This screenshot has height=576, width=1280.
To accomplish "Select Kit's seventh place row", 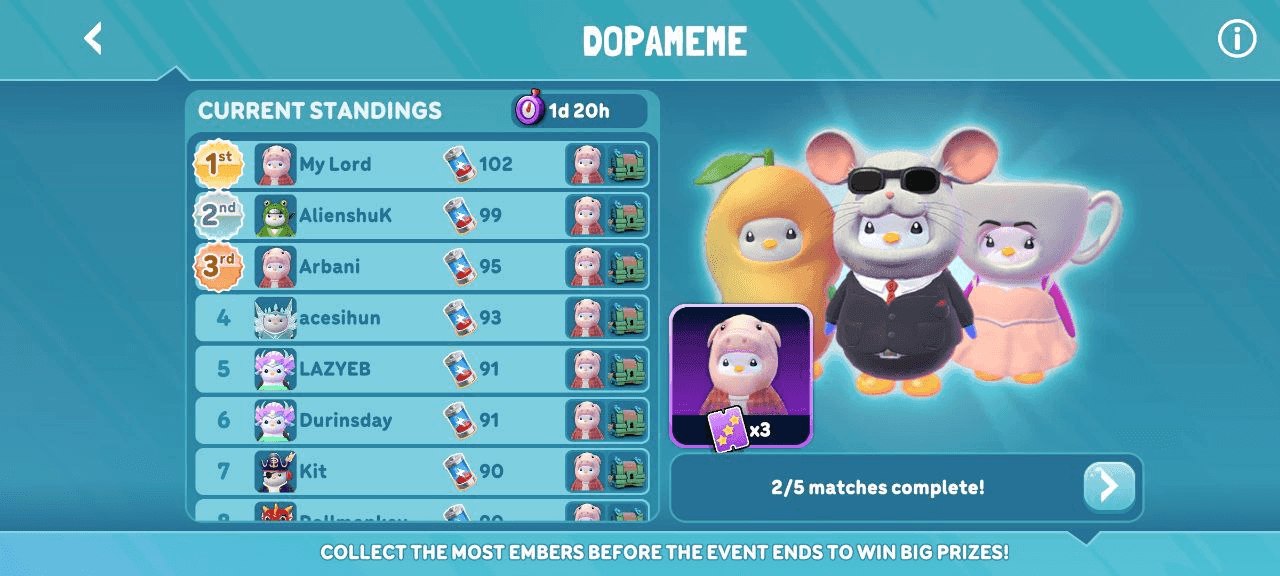I will [420, 471].
